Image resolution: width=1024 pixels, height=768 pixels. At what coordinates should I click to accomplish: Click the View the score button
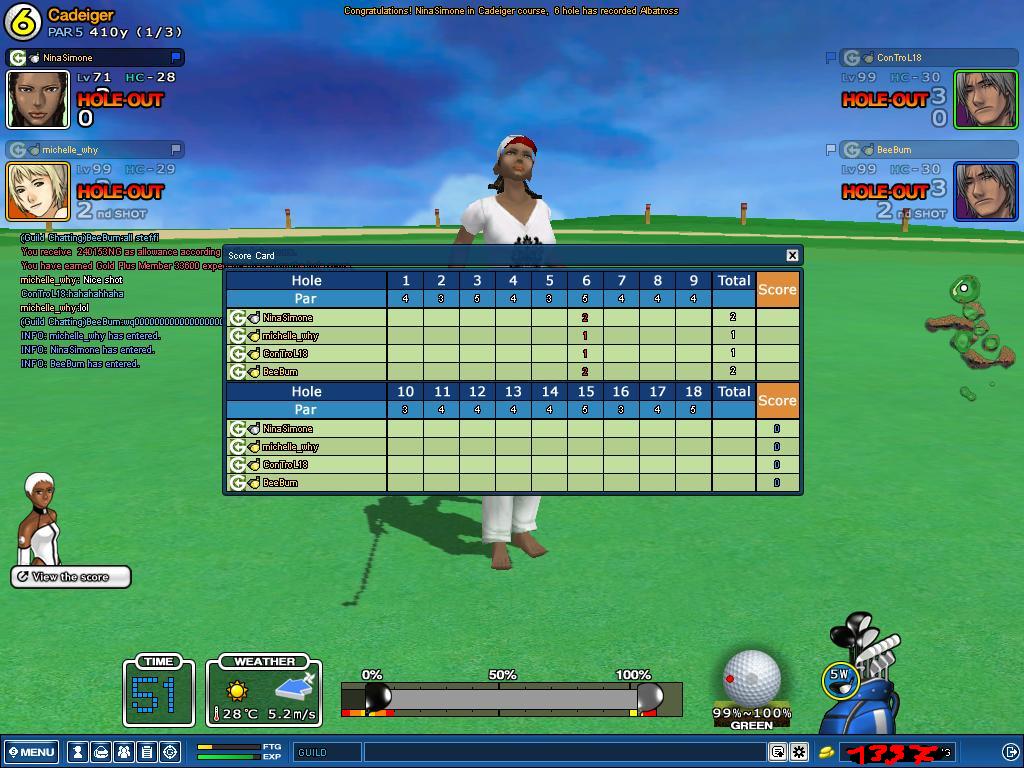(71, 577)
